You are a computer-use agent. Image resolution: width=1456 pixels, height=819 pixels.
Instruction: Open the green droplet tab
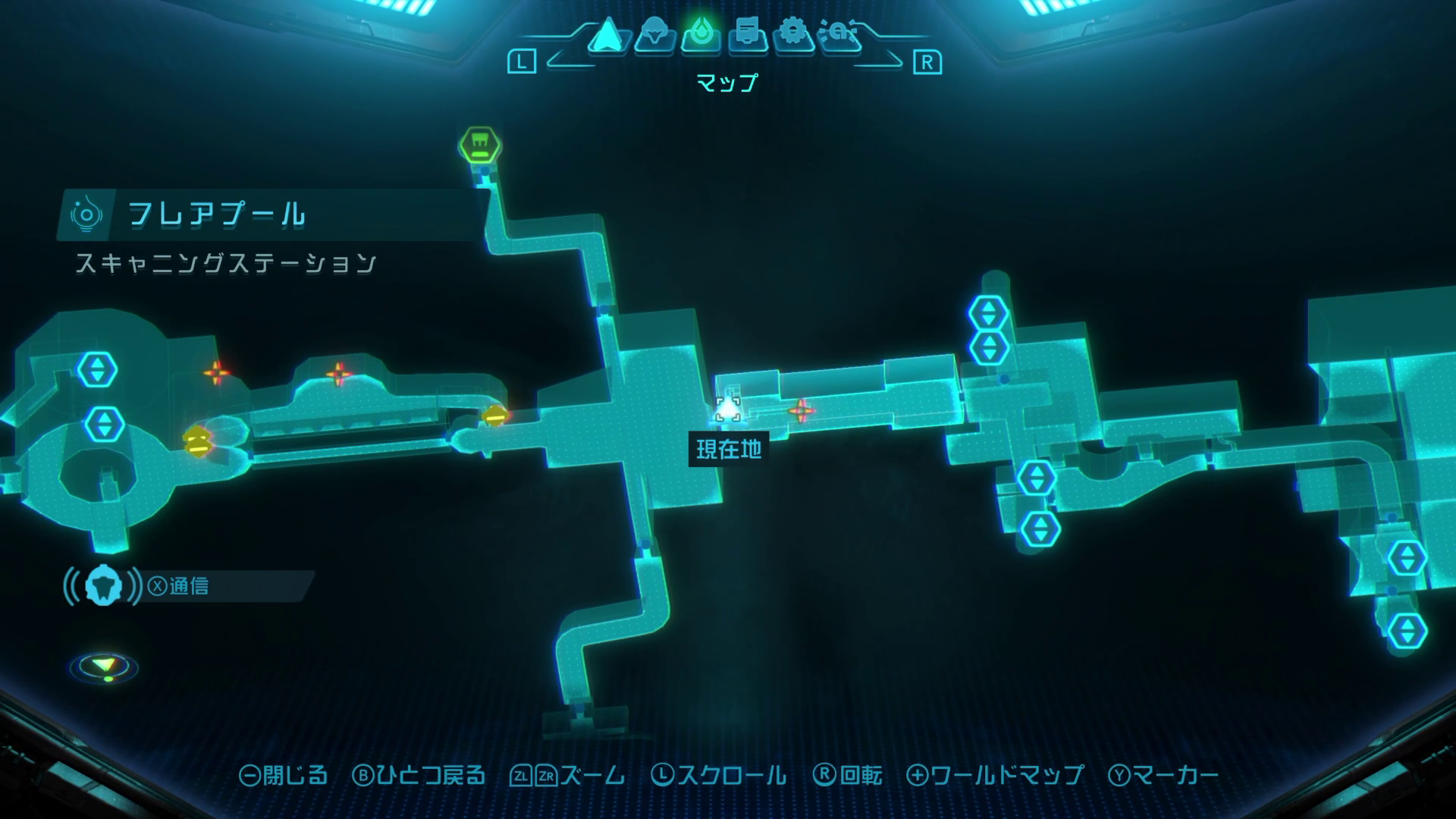pyautogui.click(x=701, y=35)
